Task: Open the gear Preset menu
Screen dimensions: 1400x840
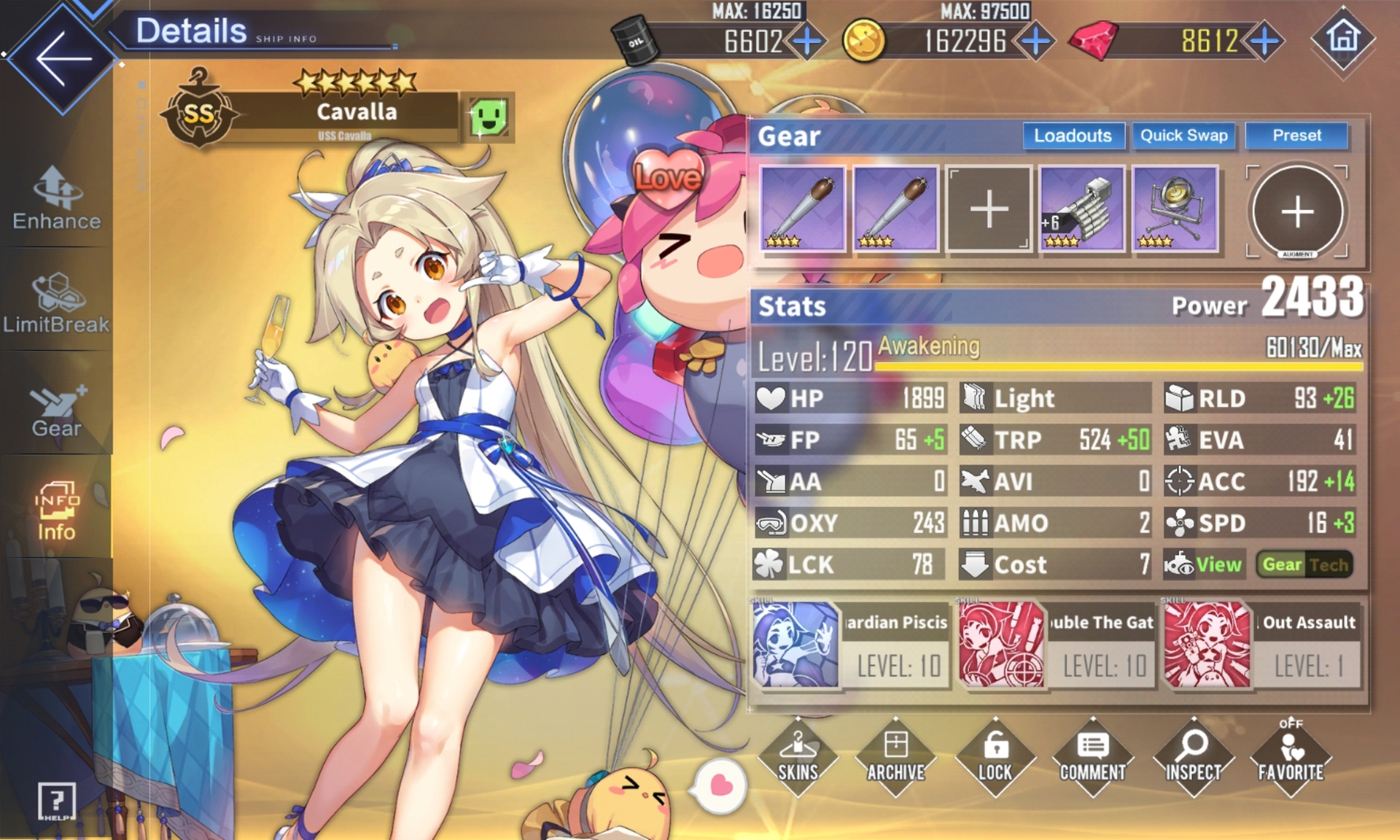Action: point(1296,136)
